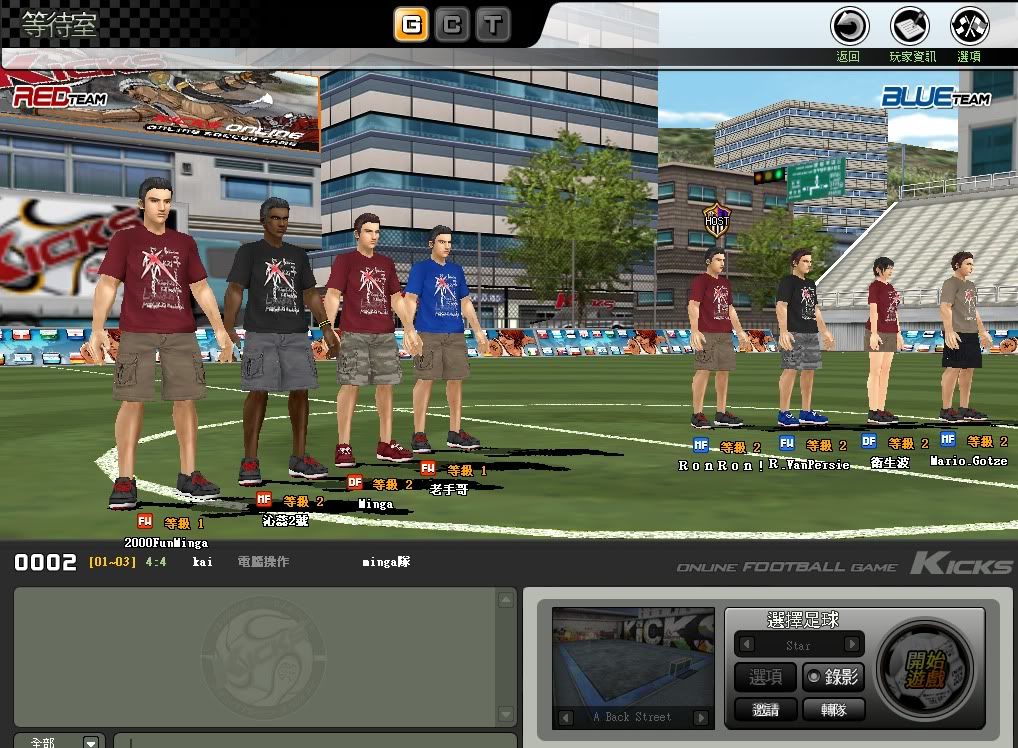1018x748 pixels.
Task: Switch to the next map after A Back Street
Action: point(701,717)
